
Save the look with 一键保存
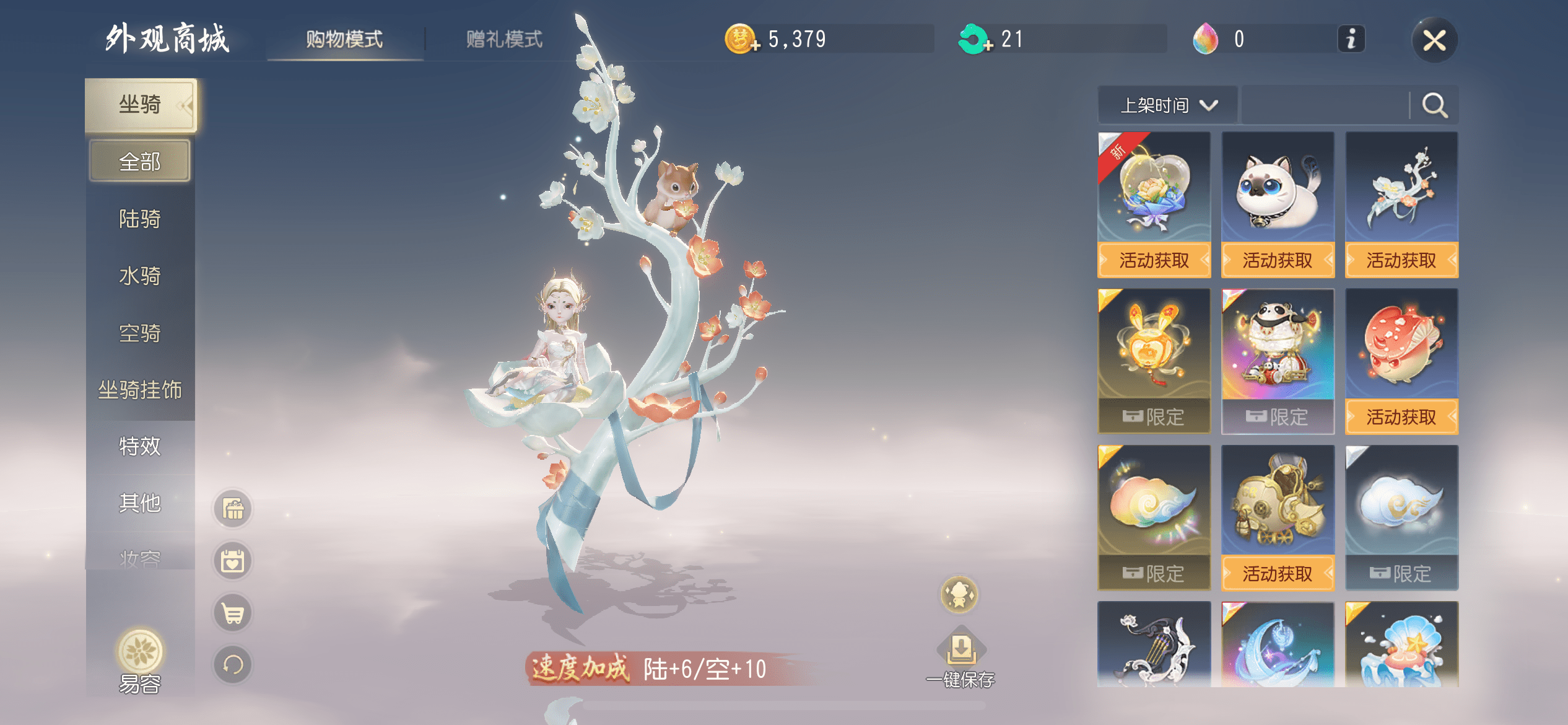pos(960,660)
